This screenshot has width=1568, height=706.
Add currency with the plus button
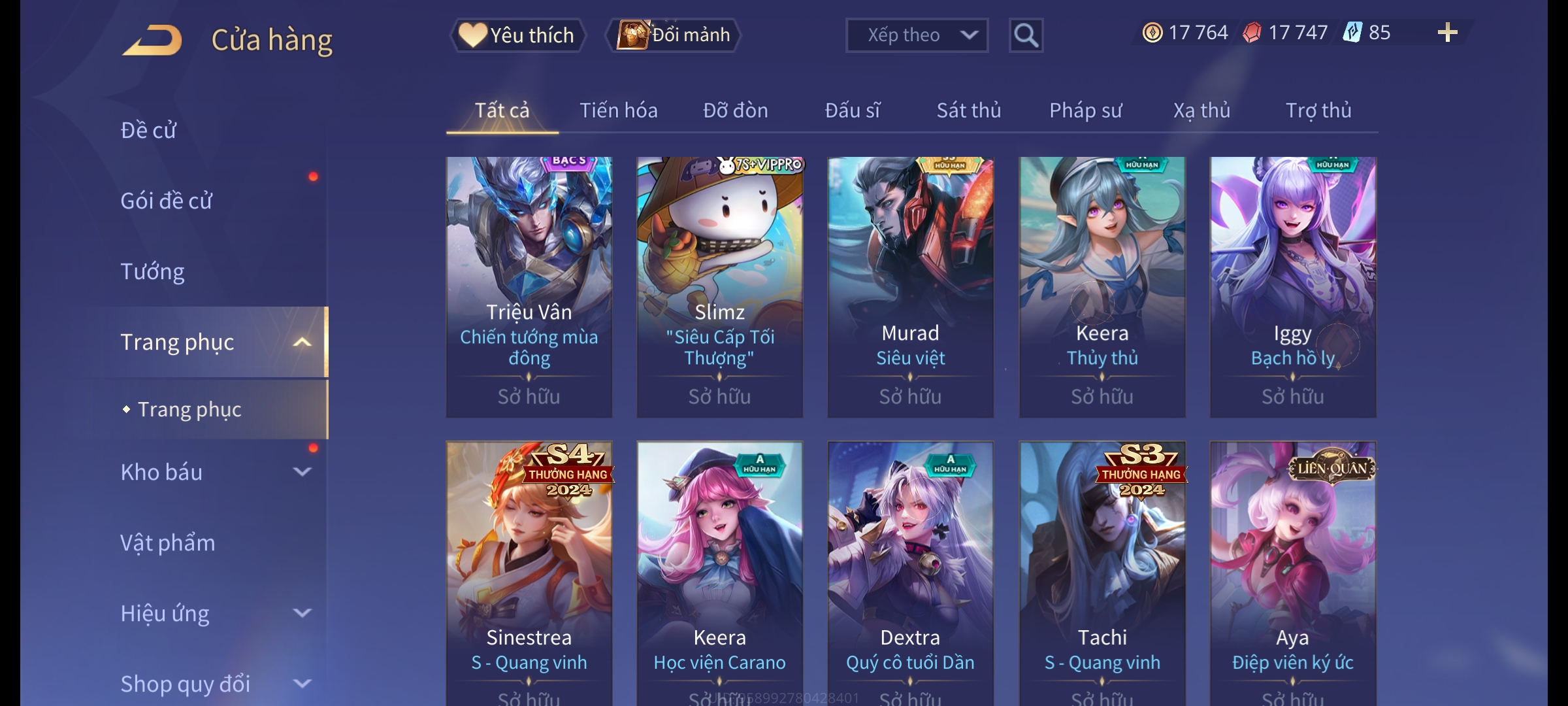point(1447,33)
